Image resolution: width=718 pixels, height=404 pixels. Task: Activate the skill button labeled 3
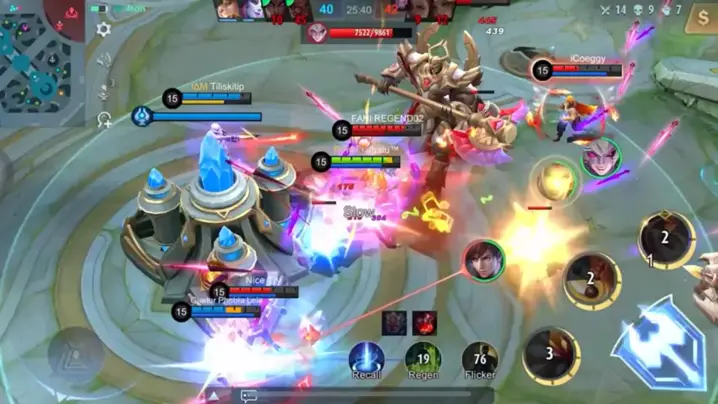(551, 354)
